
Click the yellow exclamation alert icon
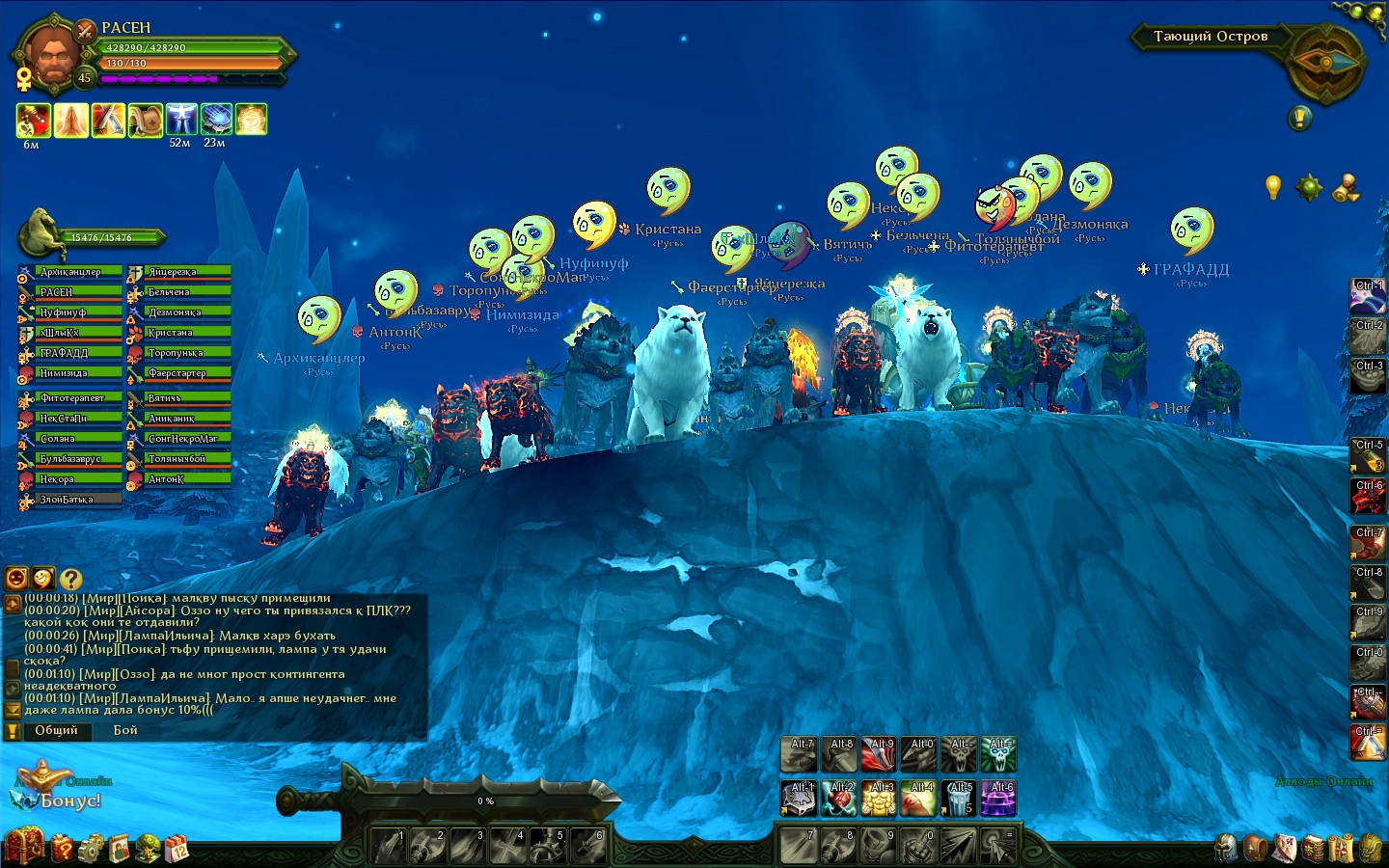1299,118
